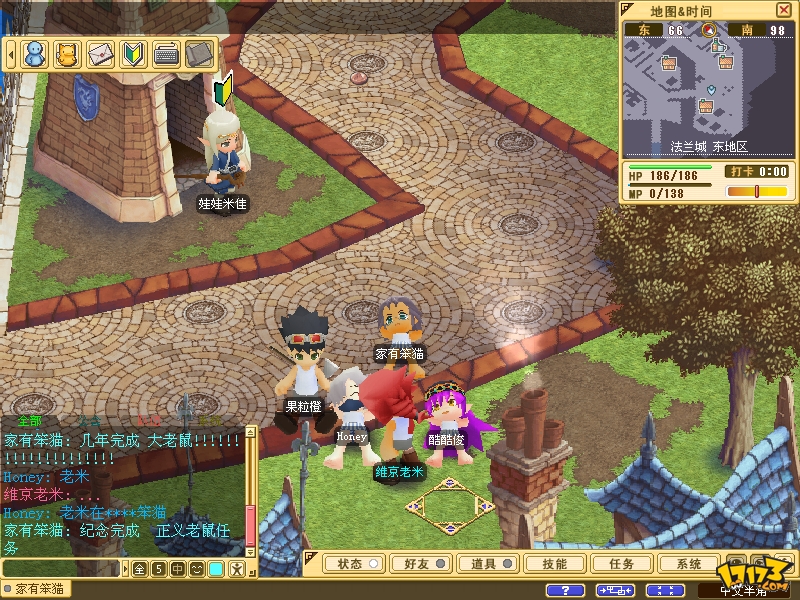The image size is (800, 600).
Task: Collapse the top-left toolbar with arrow
Action: [x=11, y=53]
